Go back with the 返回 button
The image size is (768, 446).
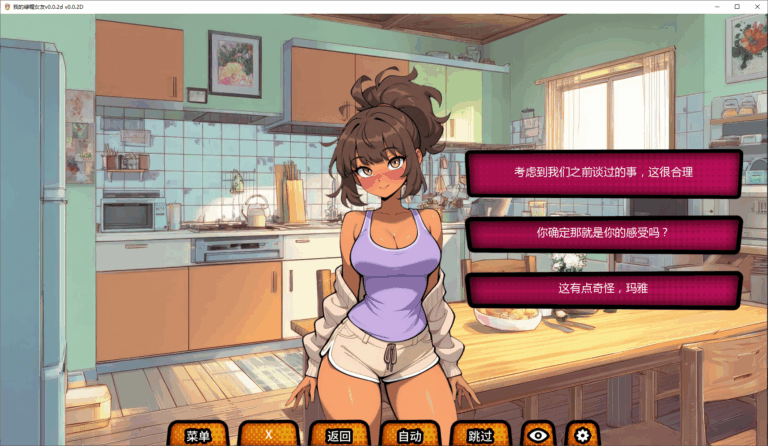(x=339, y=435)
